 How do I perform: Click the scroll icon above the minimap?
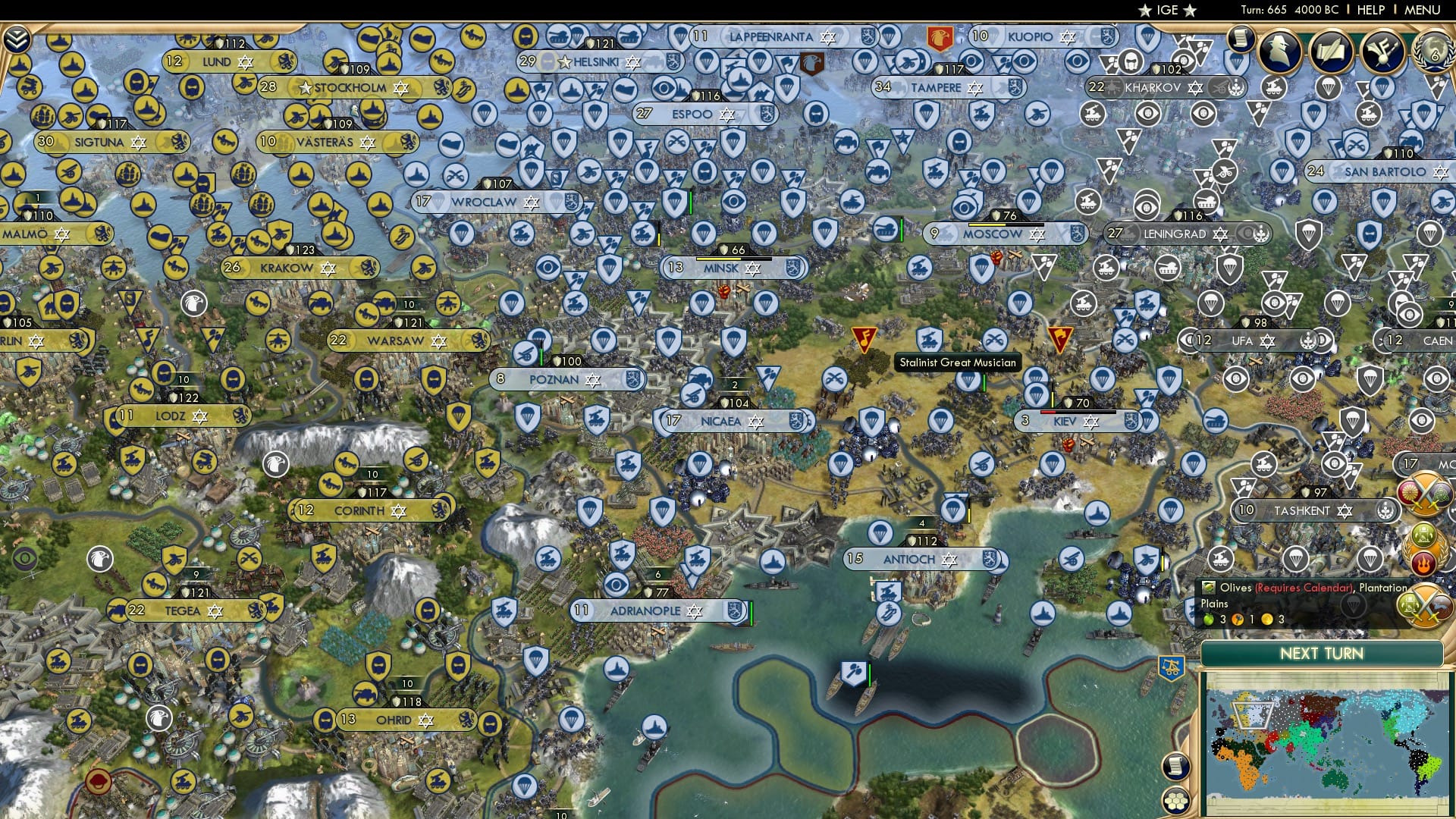[x=1176, y=766]
